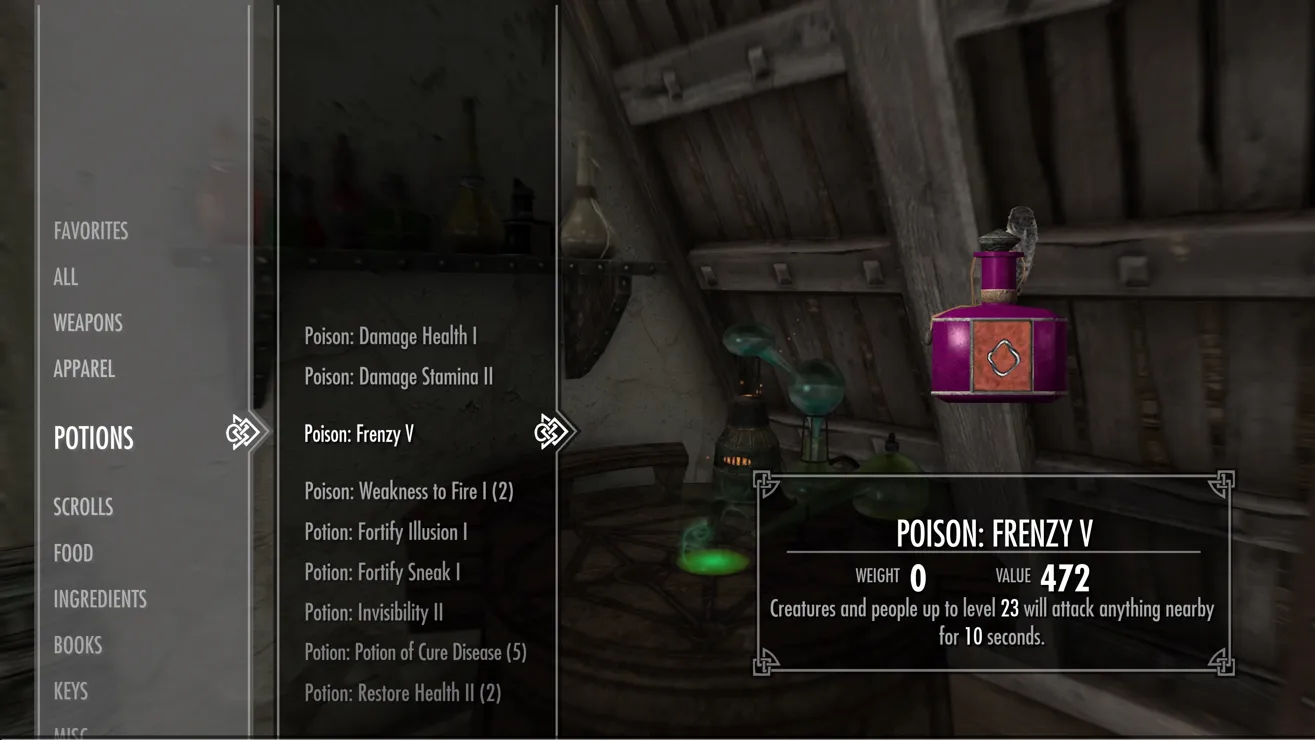Viewport: 1315px width, 740px height.
Task: Switch to the Food category
Action: 73,553
